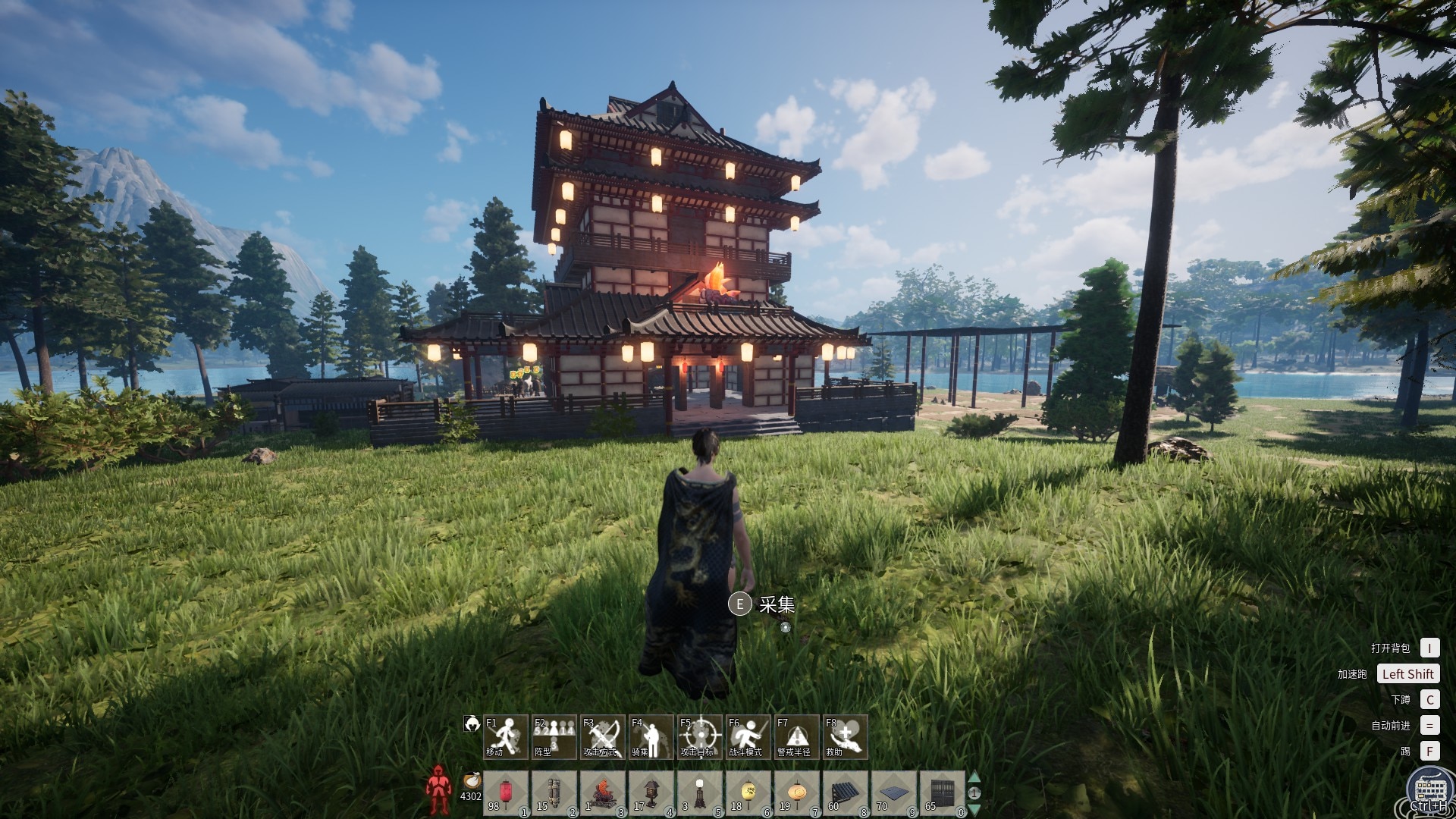Open the 警戒半径 alert radius command
The height and width of the screenshot is (819, 1456).
point(797,736)
